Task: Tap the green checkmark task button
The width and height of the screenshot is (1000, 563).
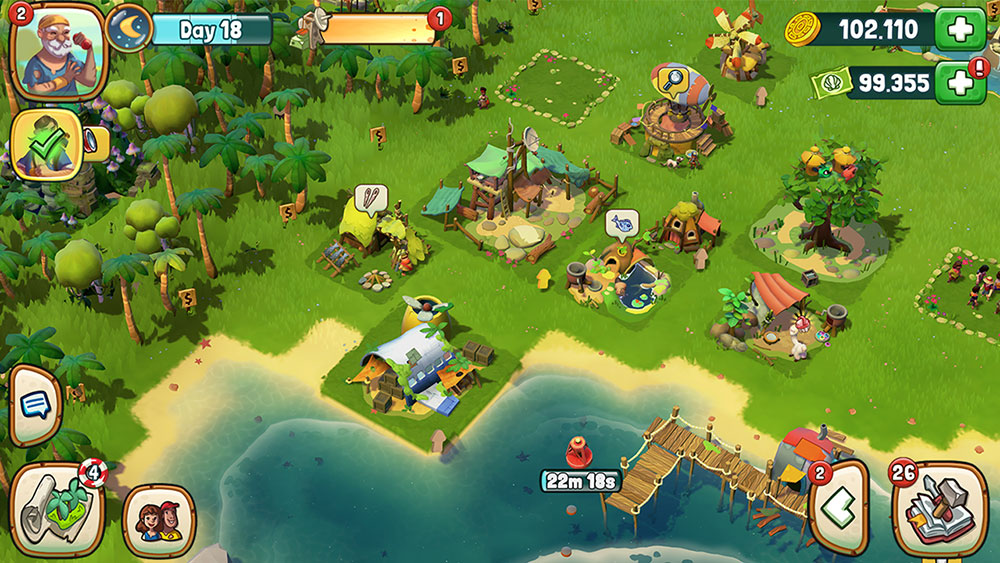Action: point(46,145)
